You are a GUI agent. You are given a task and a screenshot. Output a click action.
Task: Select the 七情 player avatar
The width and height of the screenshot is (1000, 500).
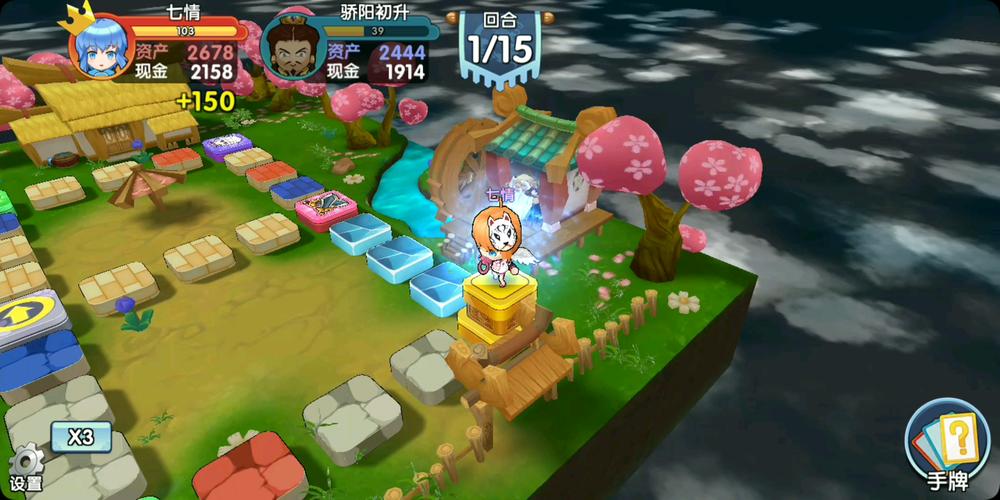coord(100,52)
